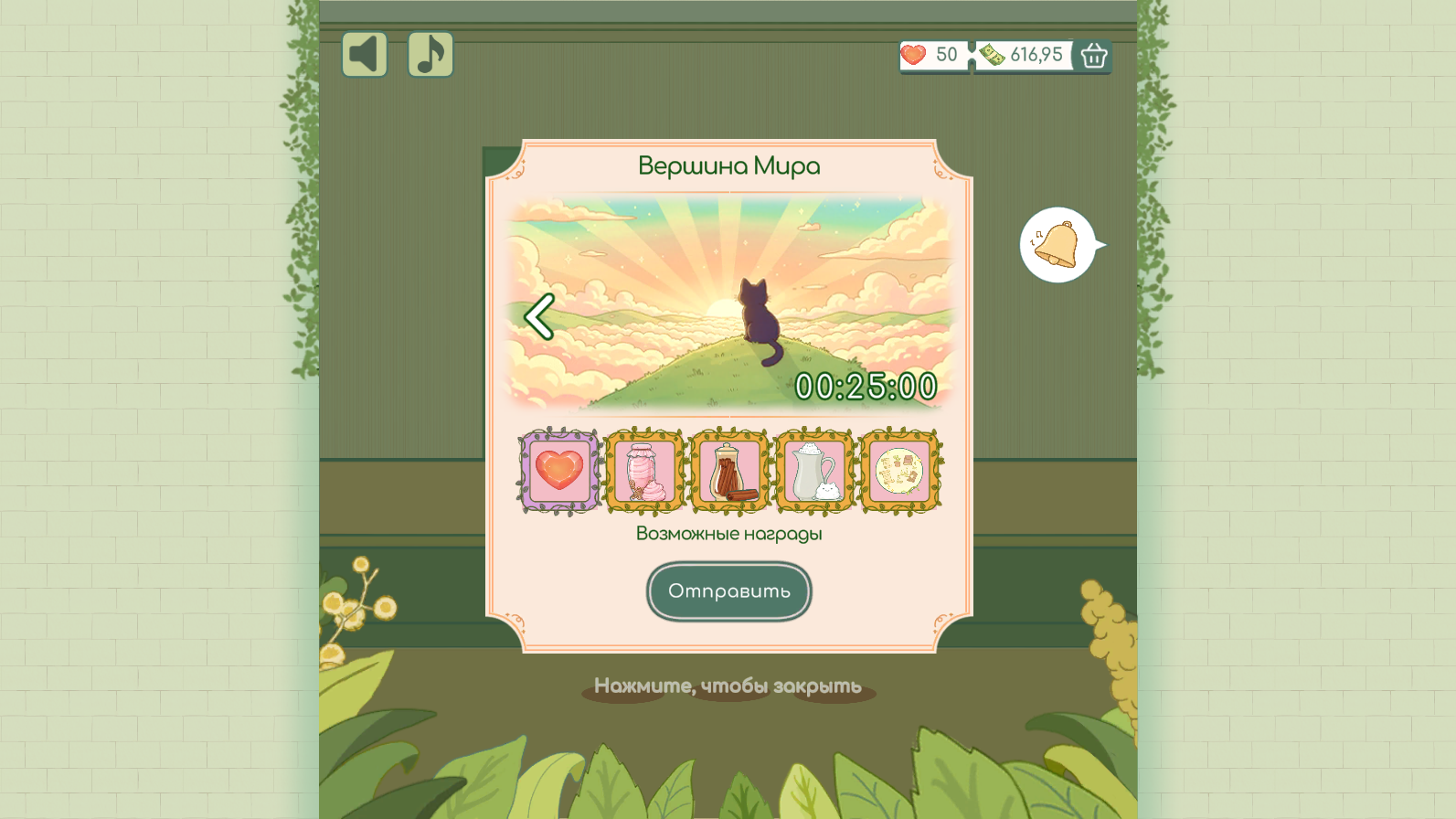Viewport: 1456px width, 819px height.
Task: Click the Вершина Мира title
Action: [728, 165]
